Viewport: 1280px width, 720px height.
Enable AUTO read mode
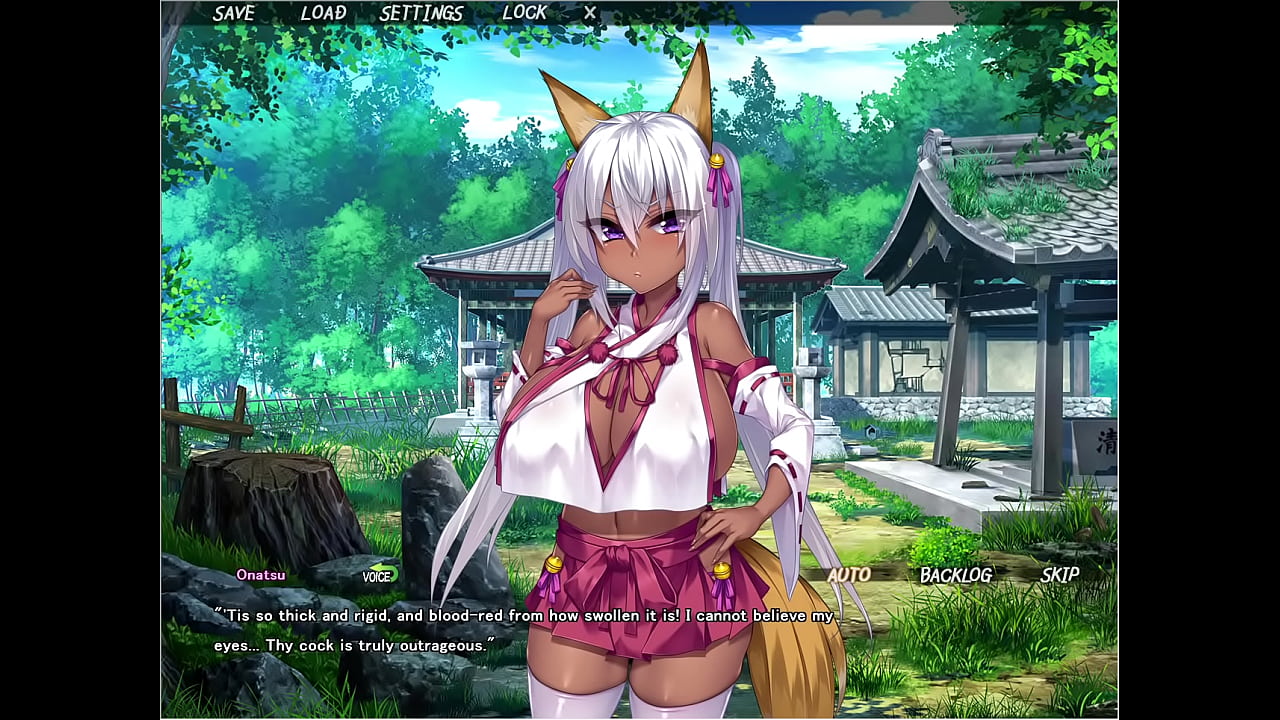point(848,575)
